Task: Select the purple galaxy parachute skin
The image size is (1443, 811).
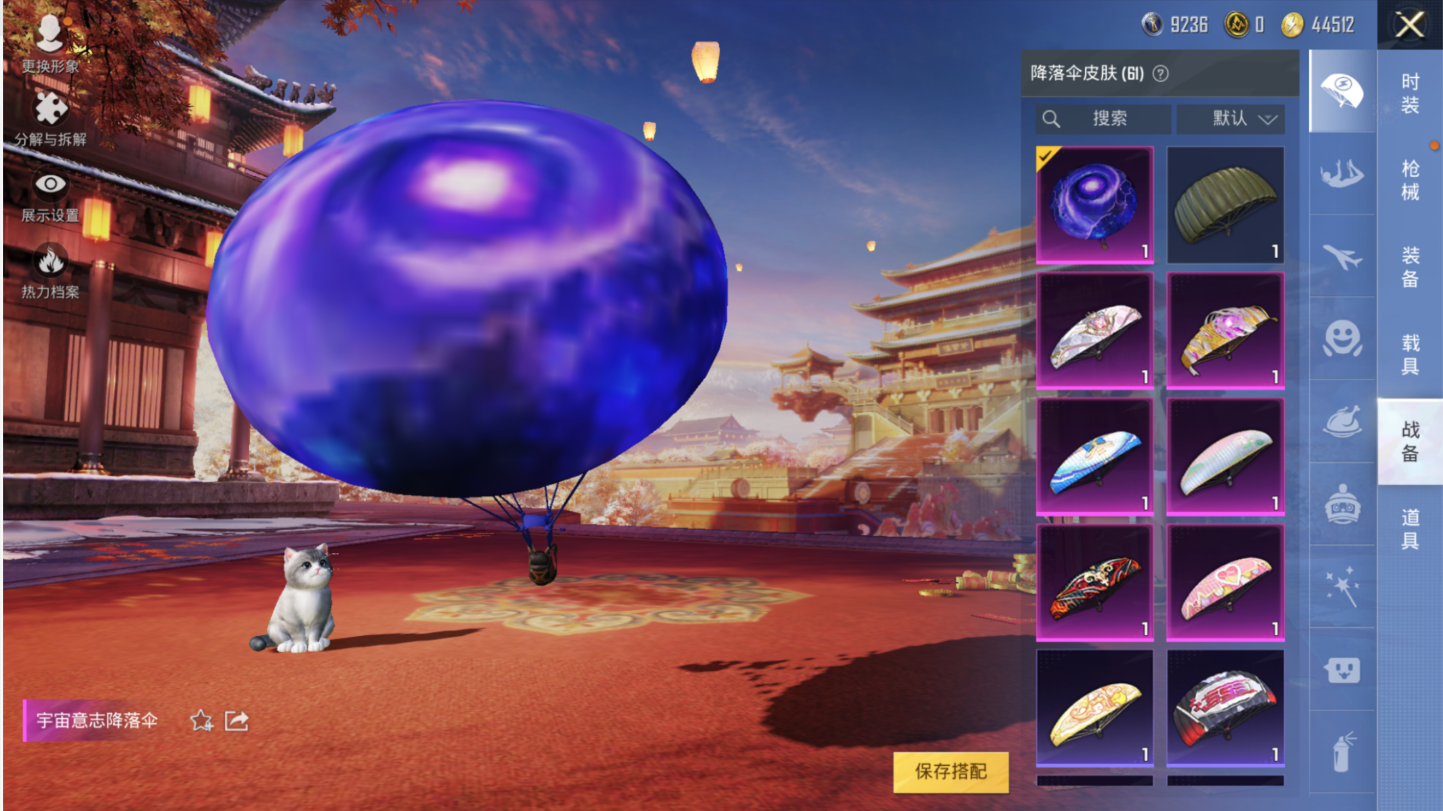Action: [1095, 205]
